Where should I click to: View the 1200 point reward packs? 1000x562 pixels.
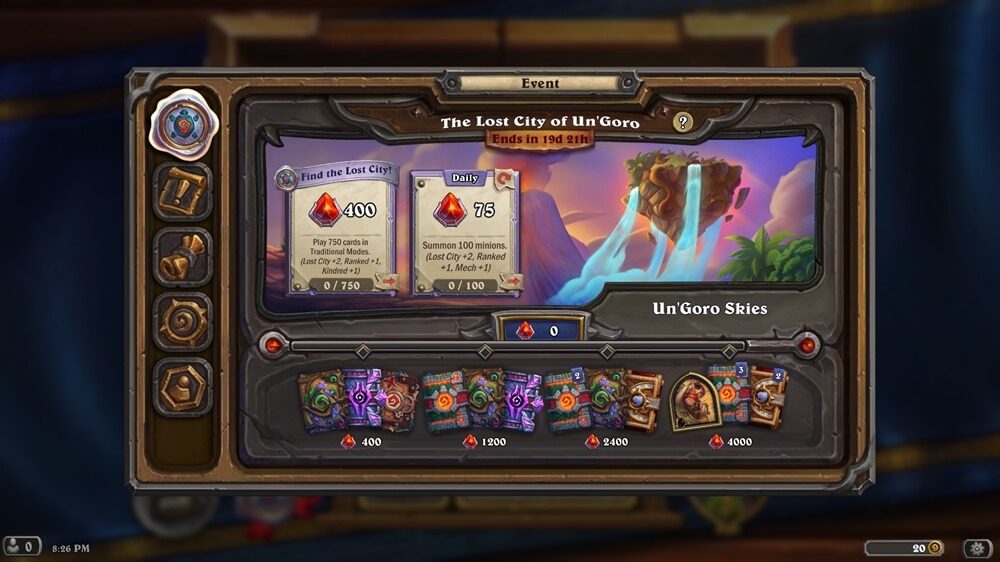[482, 401]
